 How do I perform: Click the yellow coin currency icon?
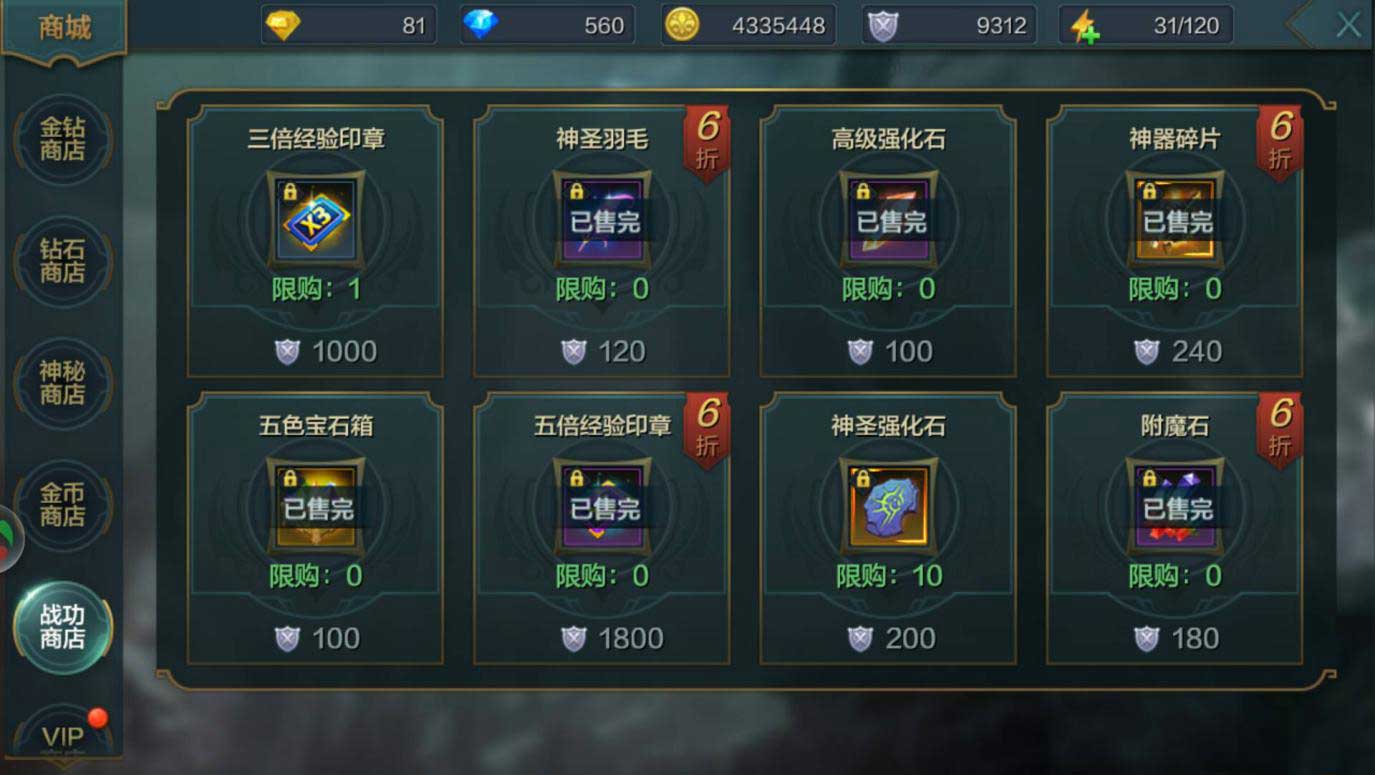[x=681, y=24]
